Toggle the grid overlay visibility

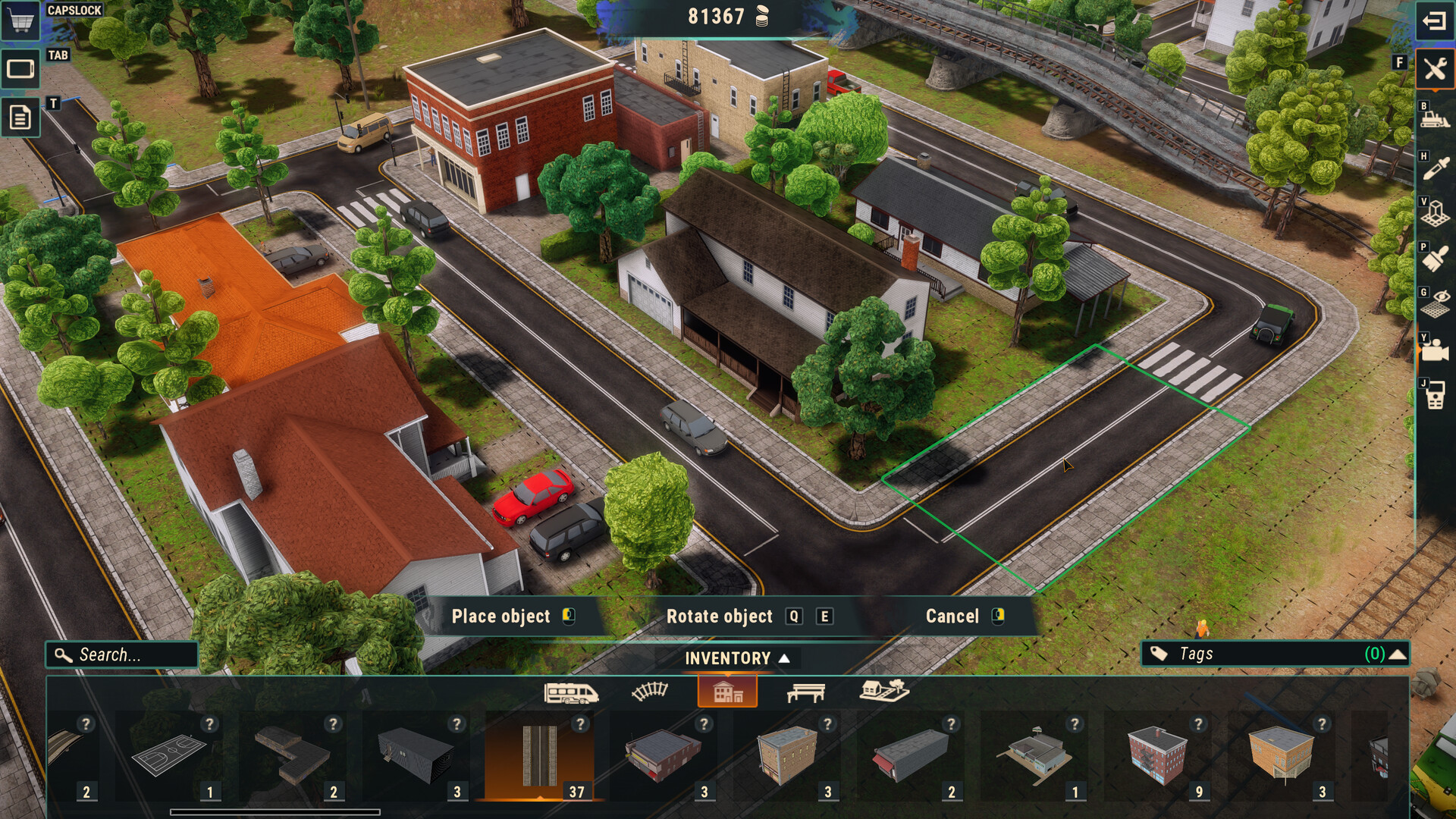pos(1434,298)
